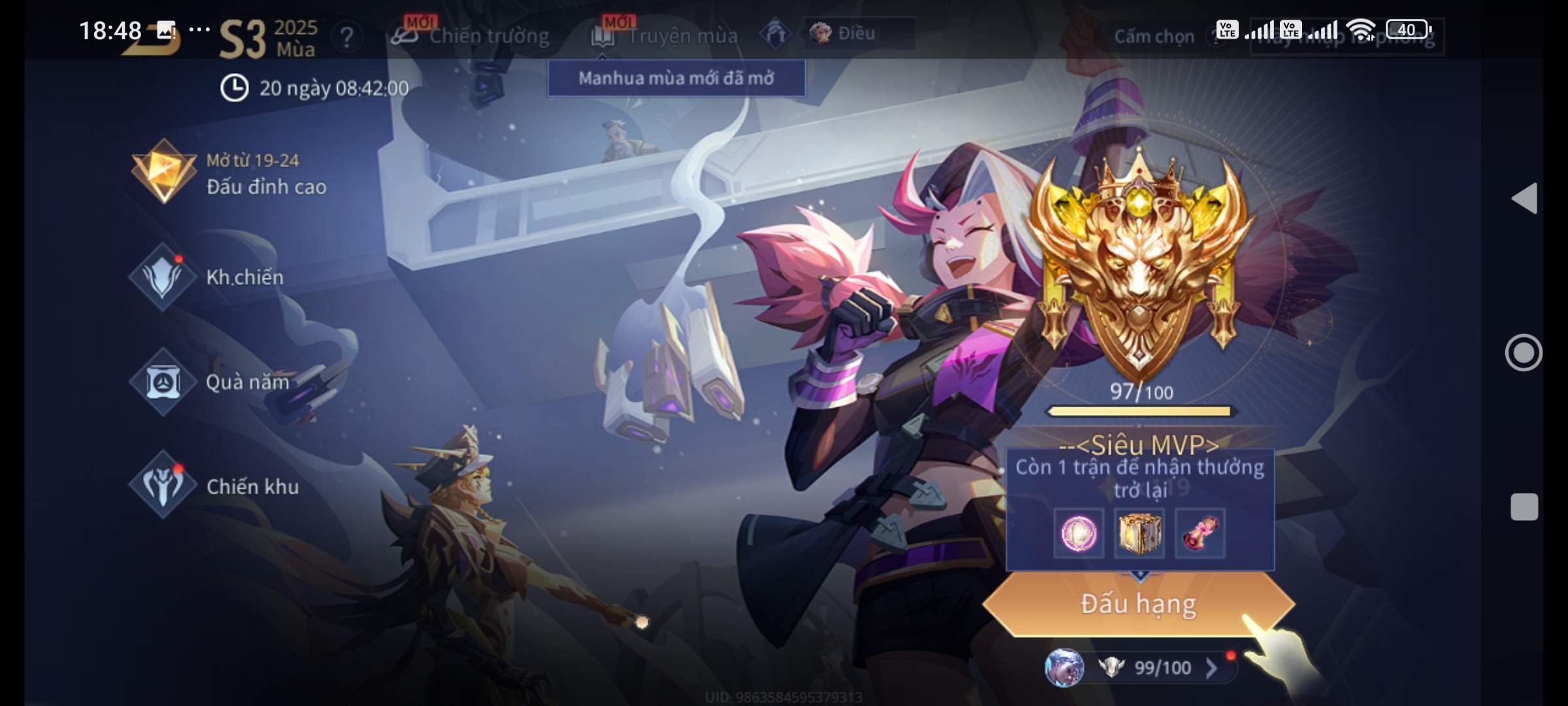Open the Cấm chọn option

tap(1154, 37)
